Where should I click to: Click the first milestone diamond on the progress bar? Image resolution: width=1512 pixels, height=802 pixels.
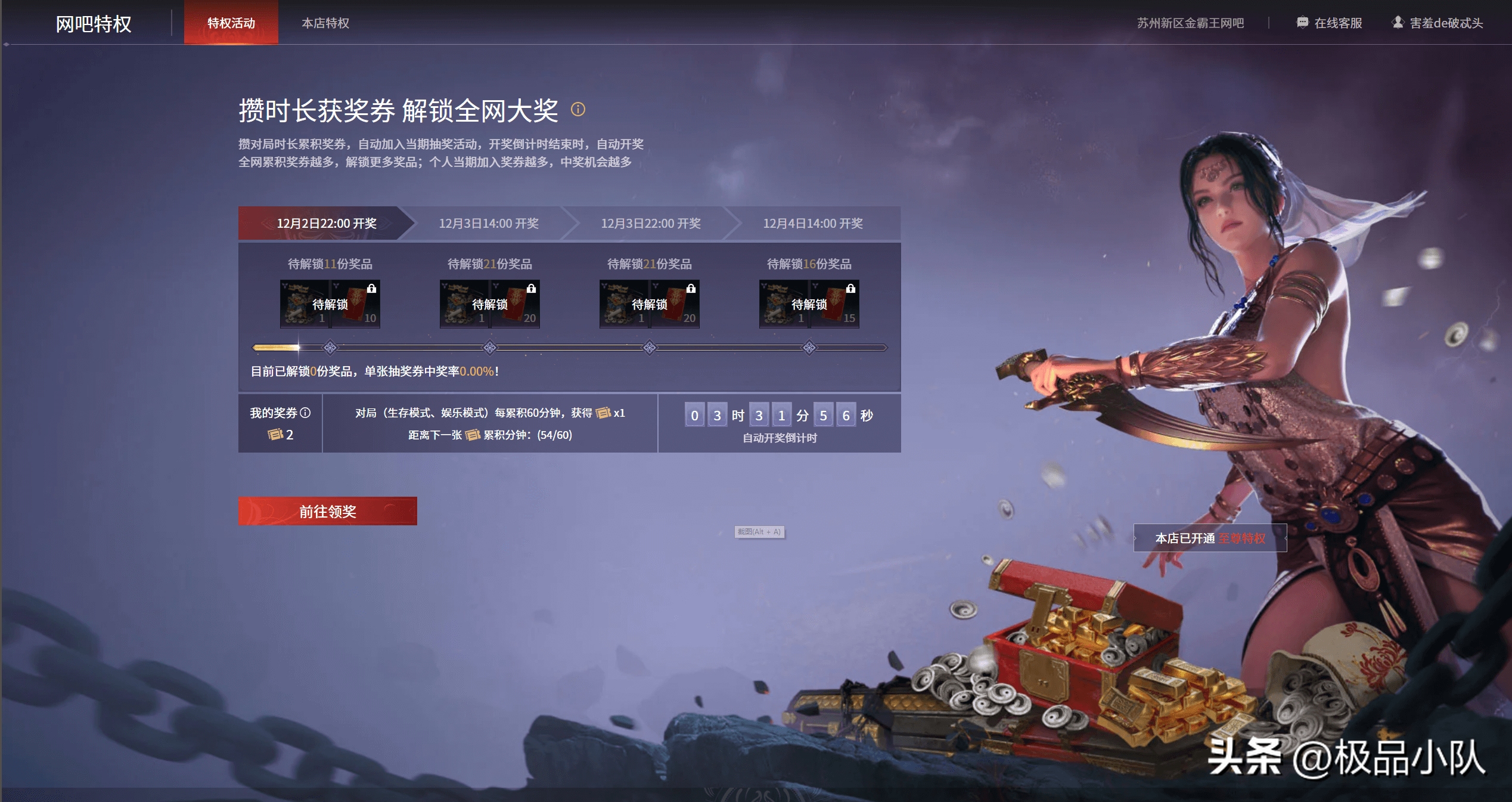click(x=330, y=346)
